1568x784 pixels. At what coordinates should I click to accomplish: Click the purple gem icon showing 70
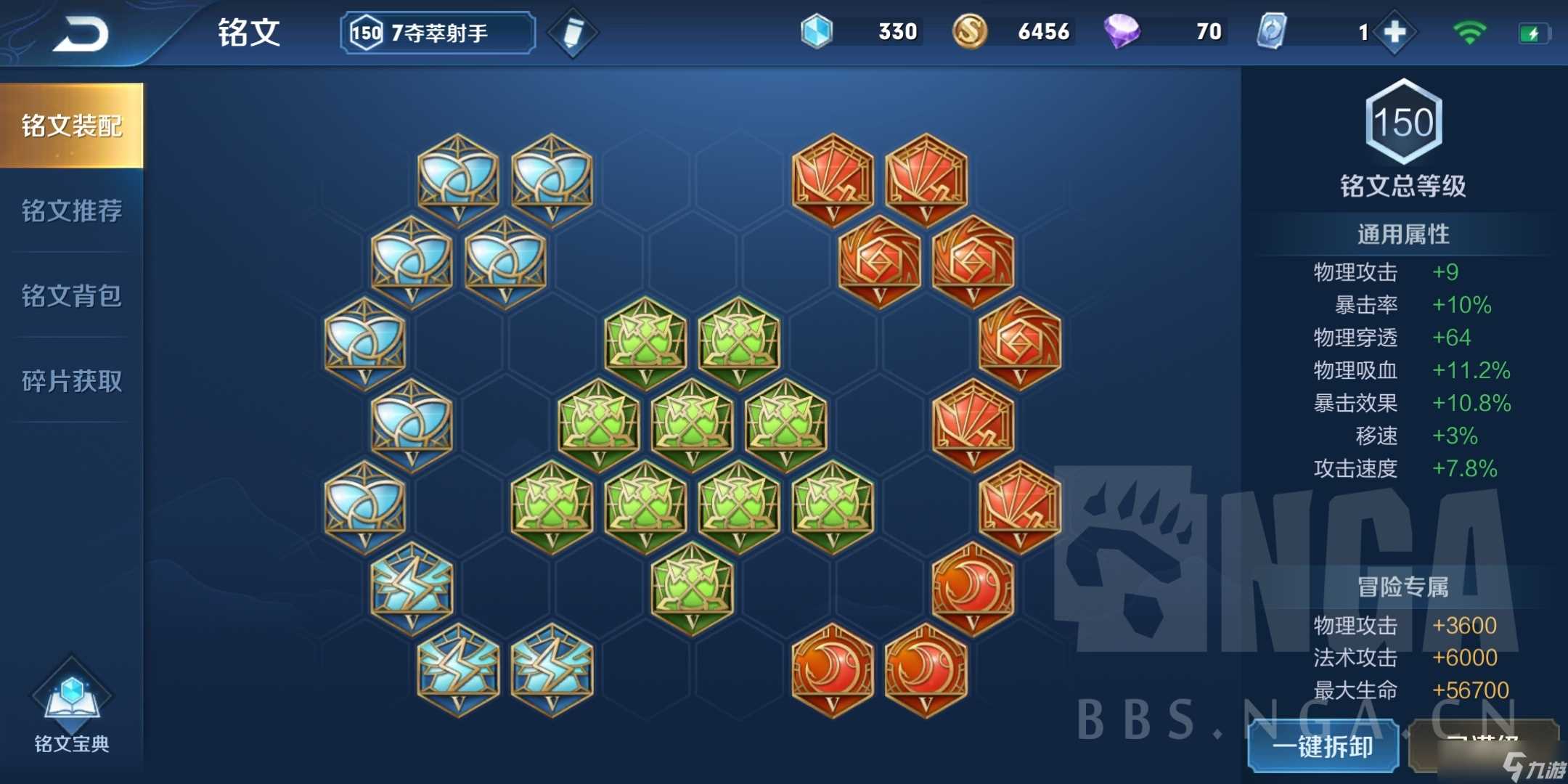pos(1124,32)
